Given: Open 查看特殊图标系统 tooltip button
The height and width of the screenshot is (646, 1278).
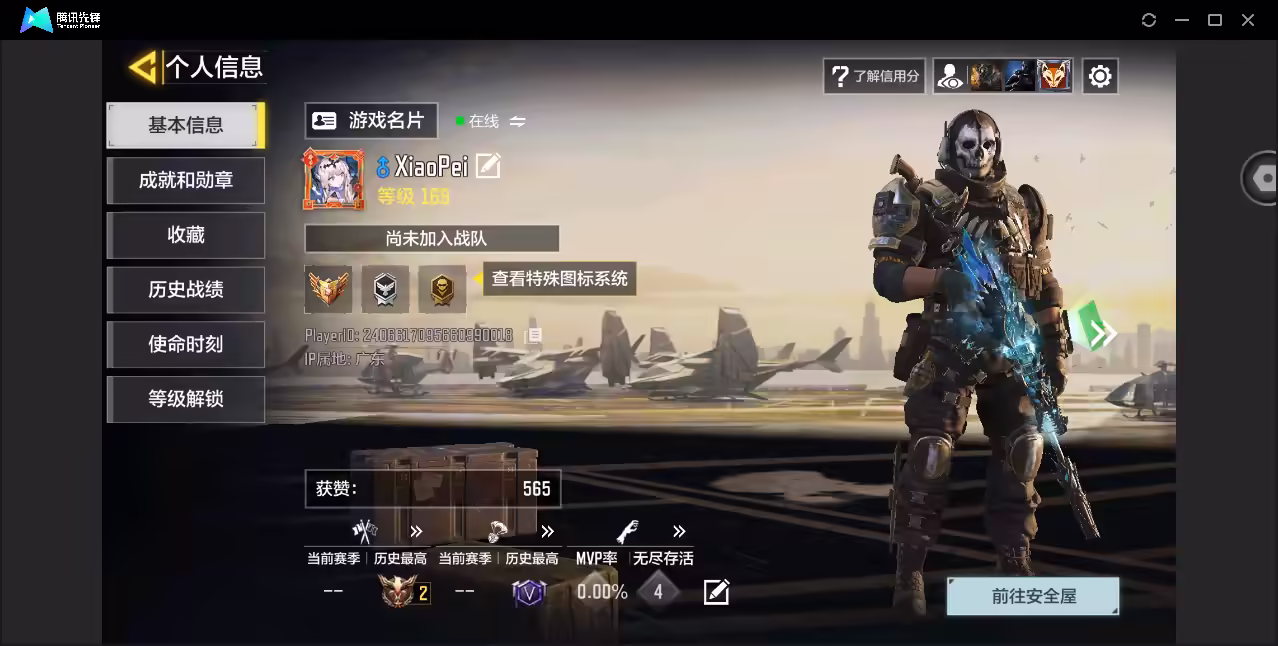Looking at the screenshot, I should pyautogui.click(x=559, y=279).
